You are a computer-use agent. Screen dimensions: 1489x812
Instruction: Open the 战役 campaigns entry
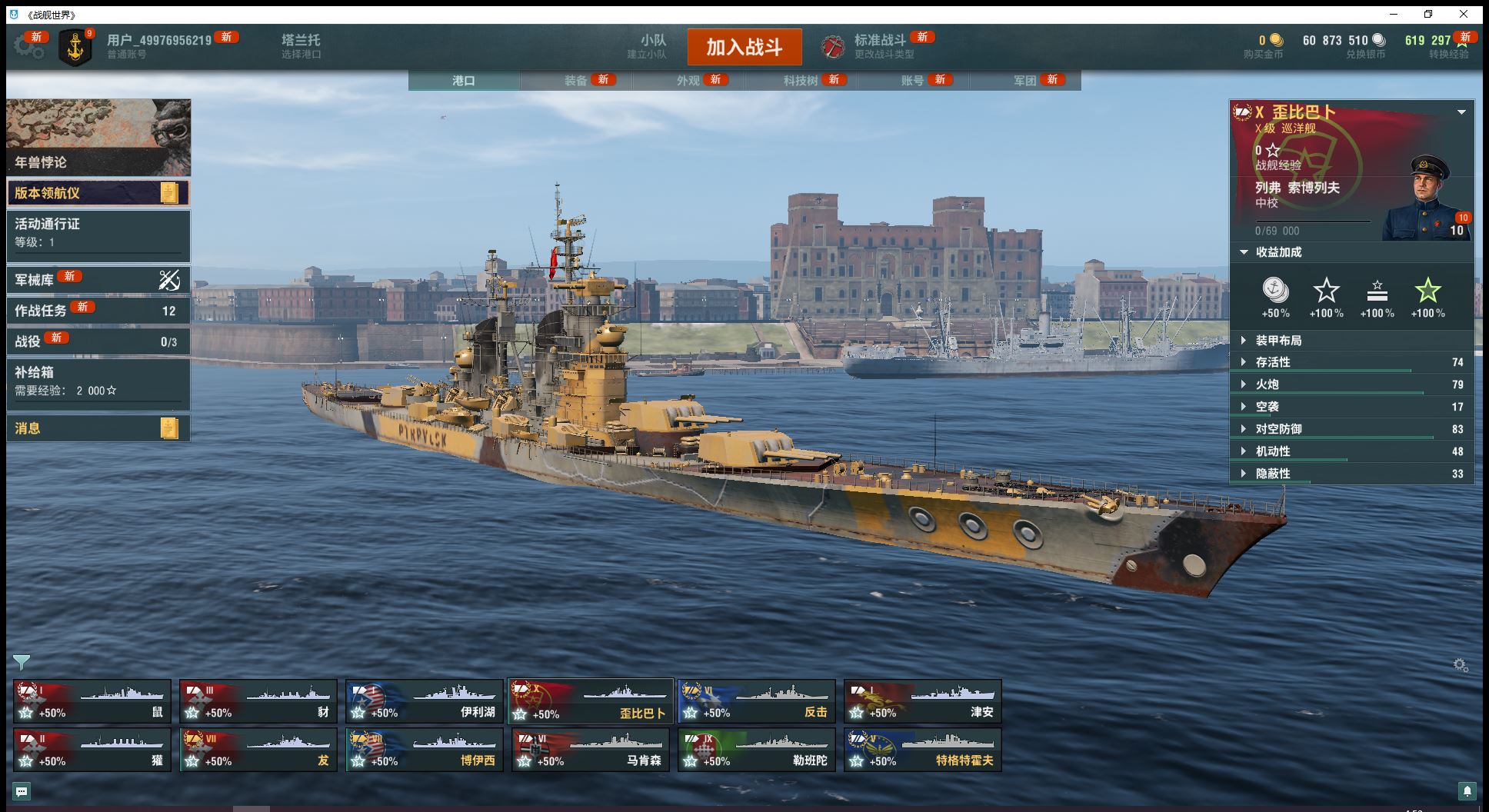(98, 341)
